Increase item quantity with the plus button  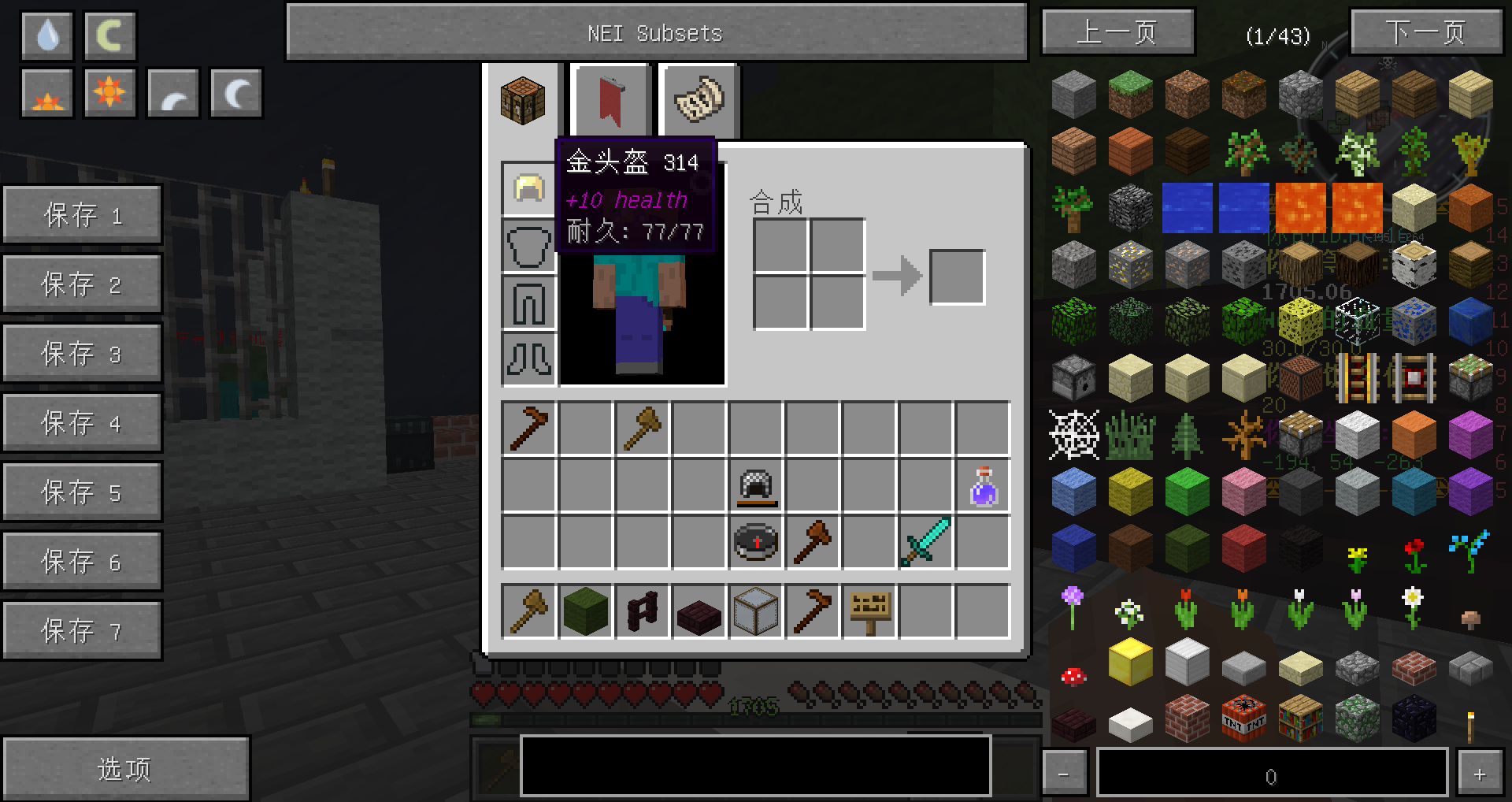[1479, 774]
